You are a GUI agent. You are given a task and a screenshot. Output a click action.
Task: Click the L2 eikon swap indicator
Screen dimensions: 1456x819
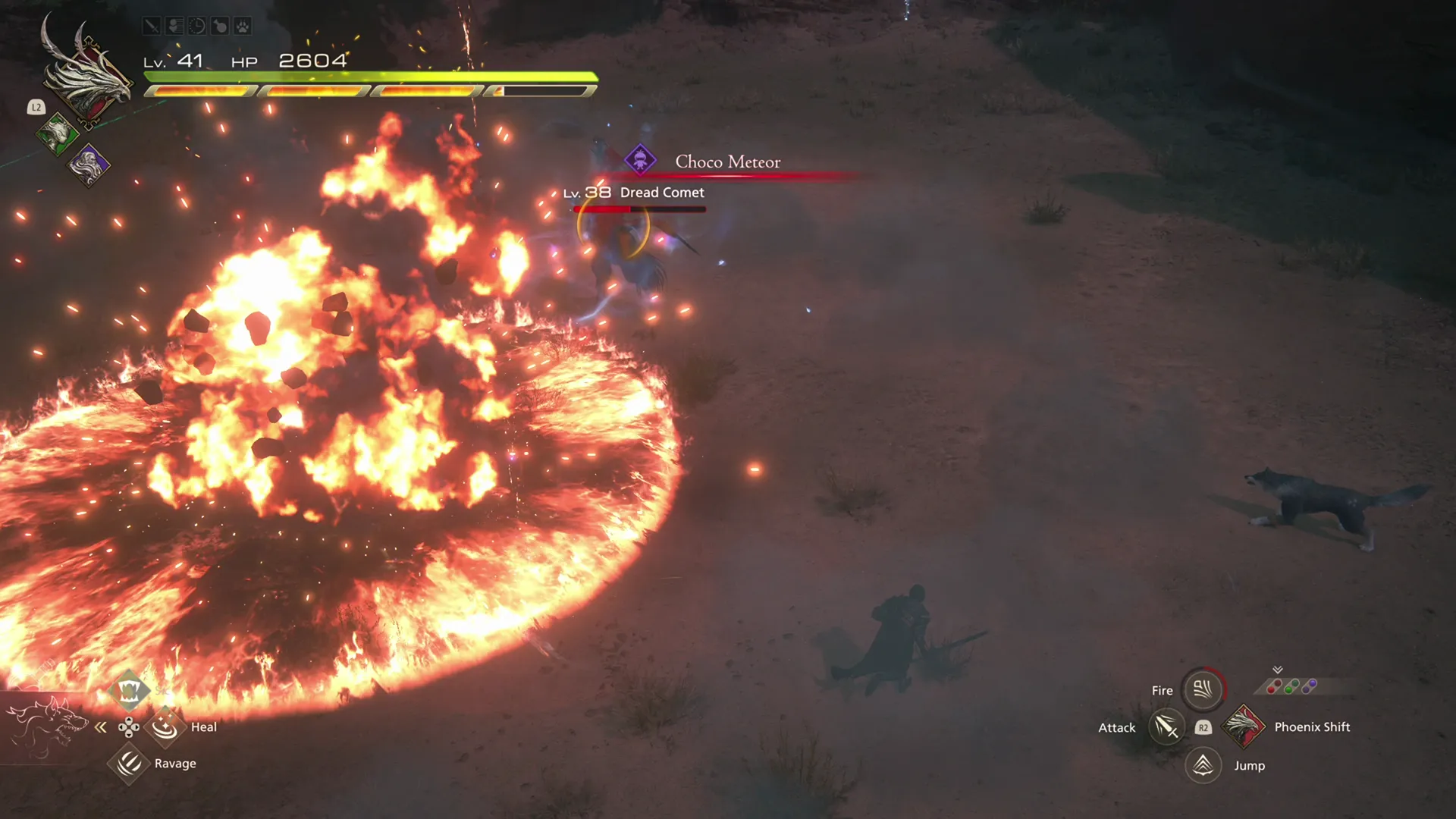(x=36, y=108)
